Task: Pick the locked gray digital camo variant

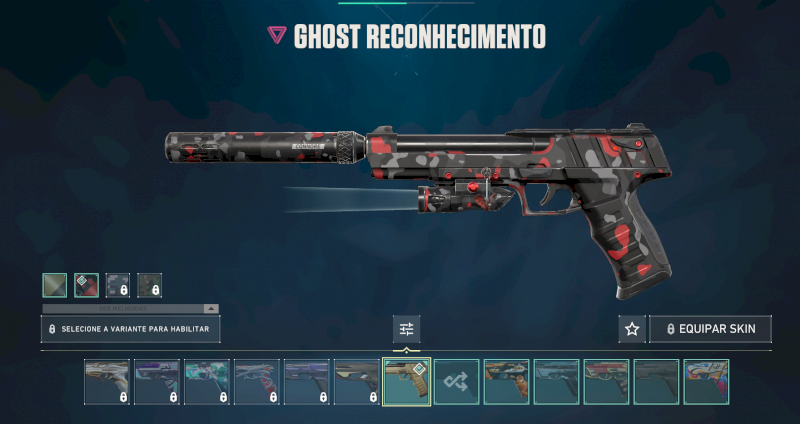Action: tap(118, 285)
